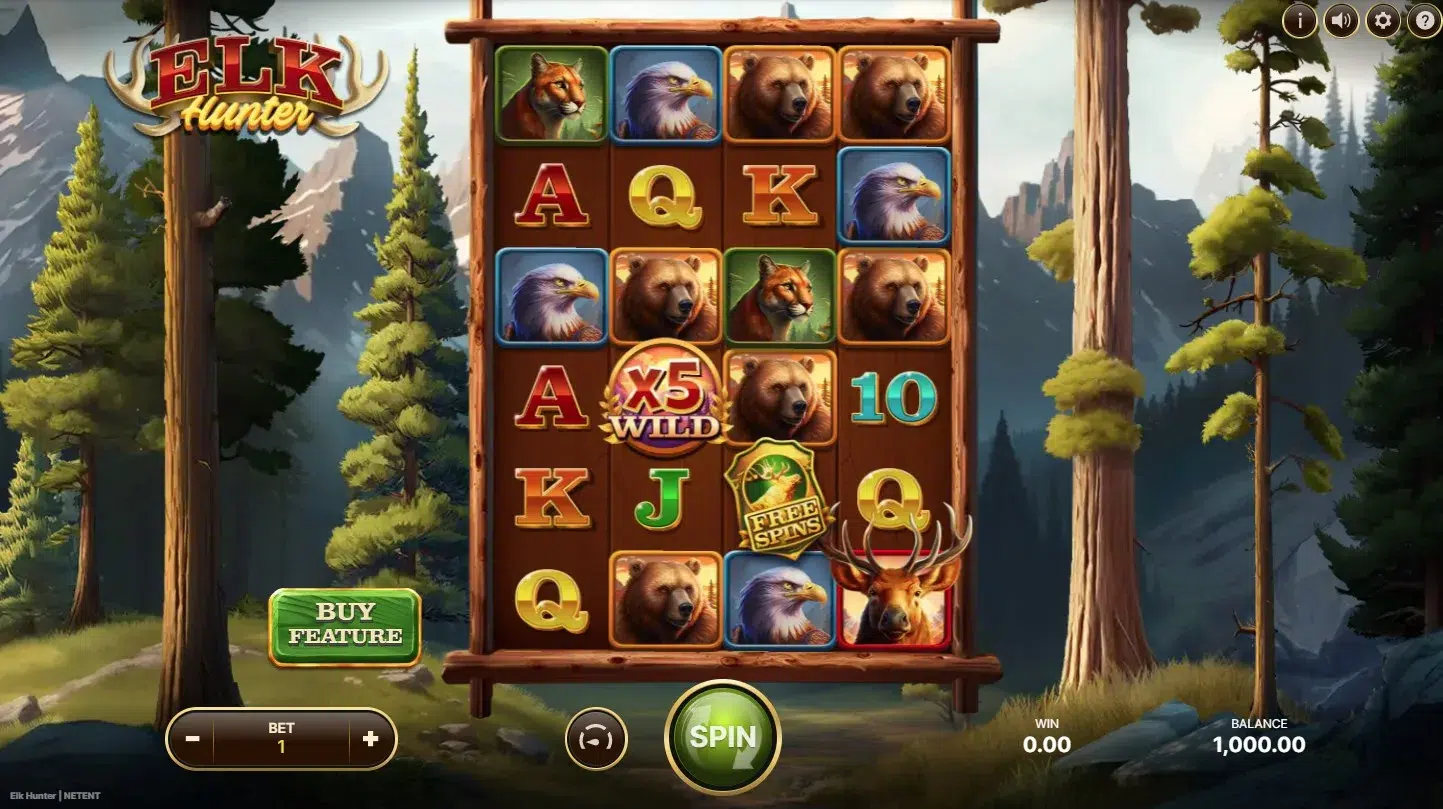Screen dimensions: 1443x809
Task: Increase the bet with the plus button
Action: click(x=370, y=739)
